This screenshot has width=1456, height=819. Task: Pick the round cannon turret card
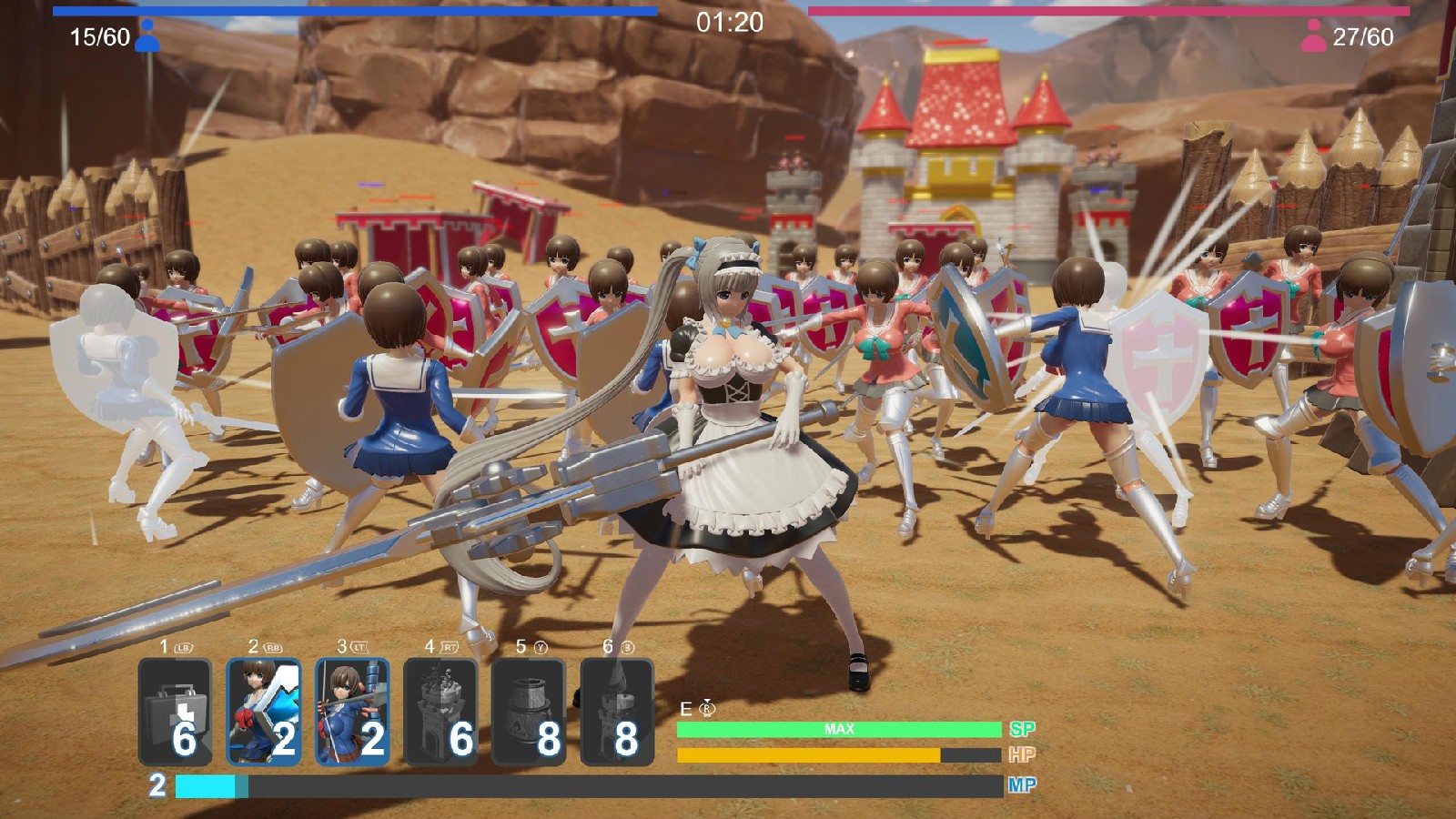[x=529, y=712]
